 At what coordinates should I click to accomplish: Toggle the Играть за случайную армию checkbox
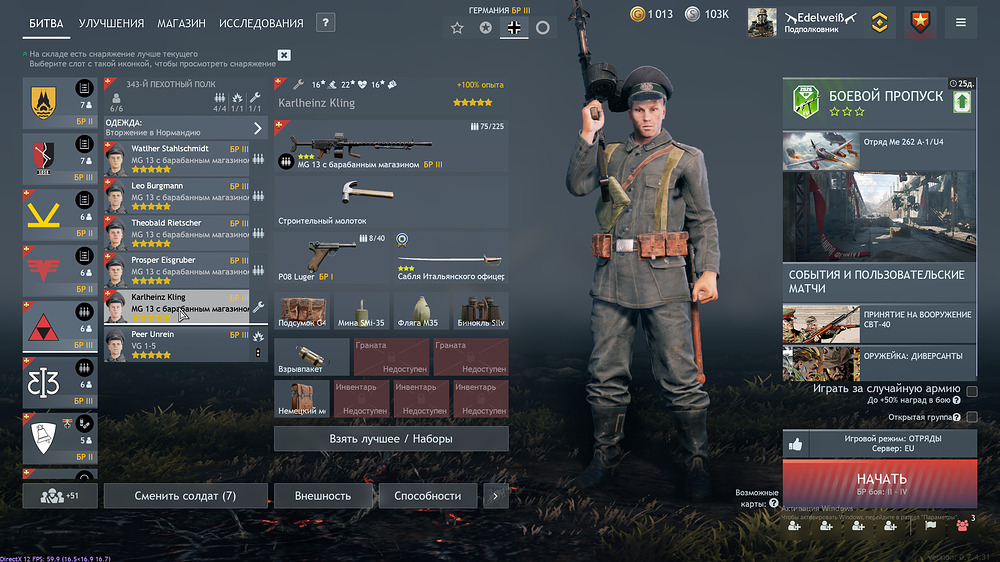972,390
